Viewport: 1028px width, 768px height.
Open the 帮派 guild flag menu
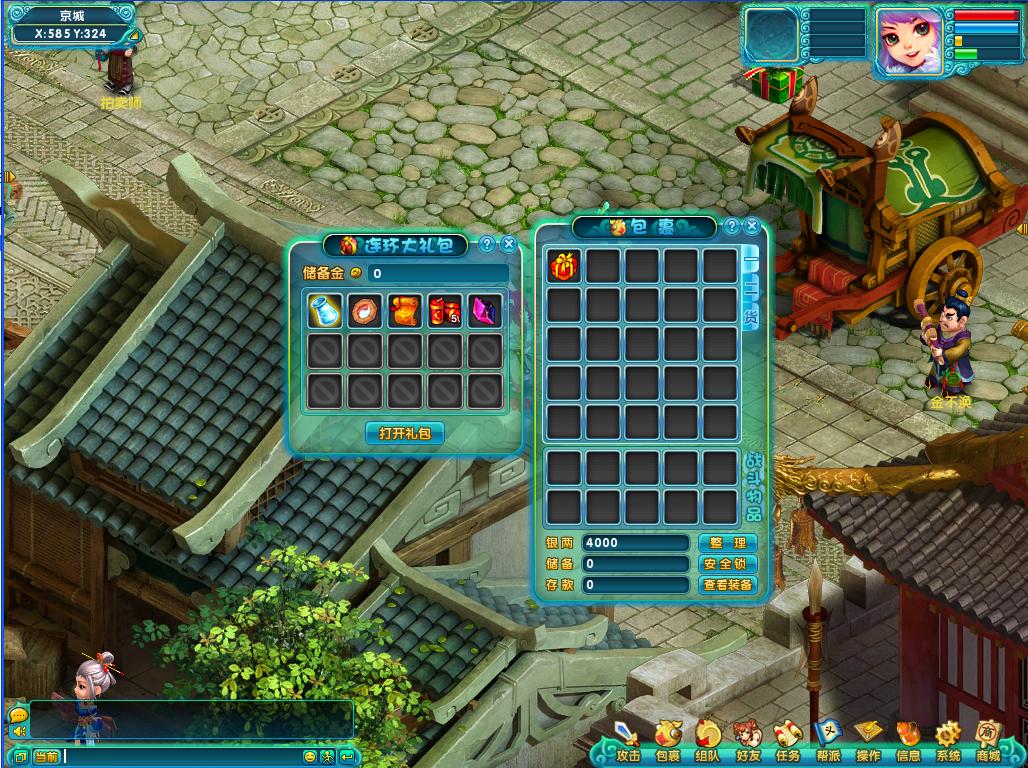[828, 741]
